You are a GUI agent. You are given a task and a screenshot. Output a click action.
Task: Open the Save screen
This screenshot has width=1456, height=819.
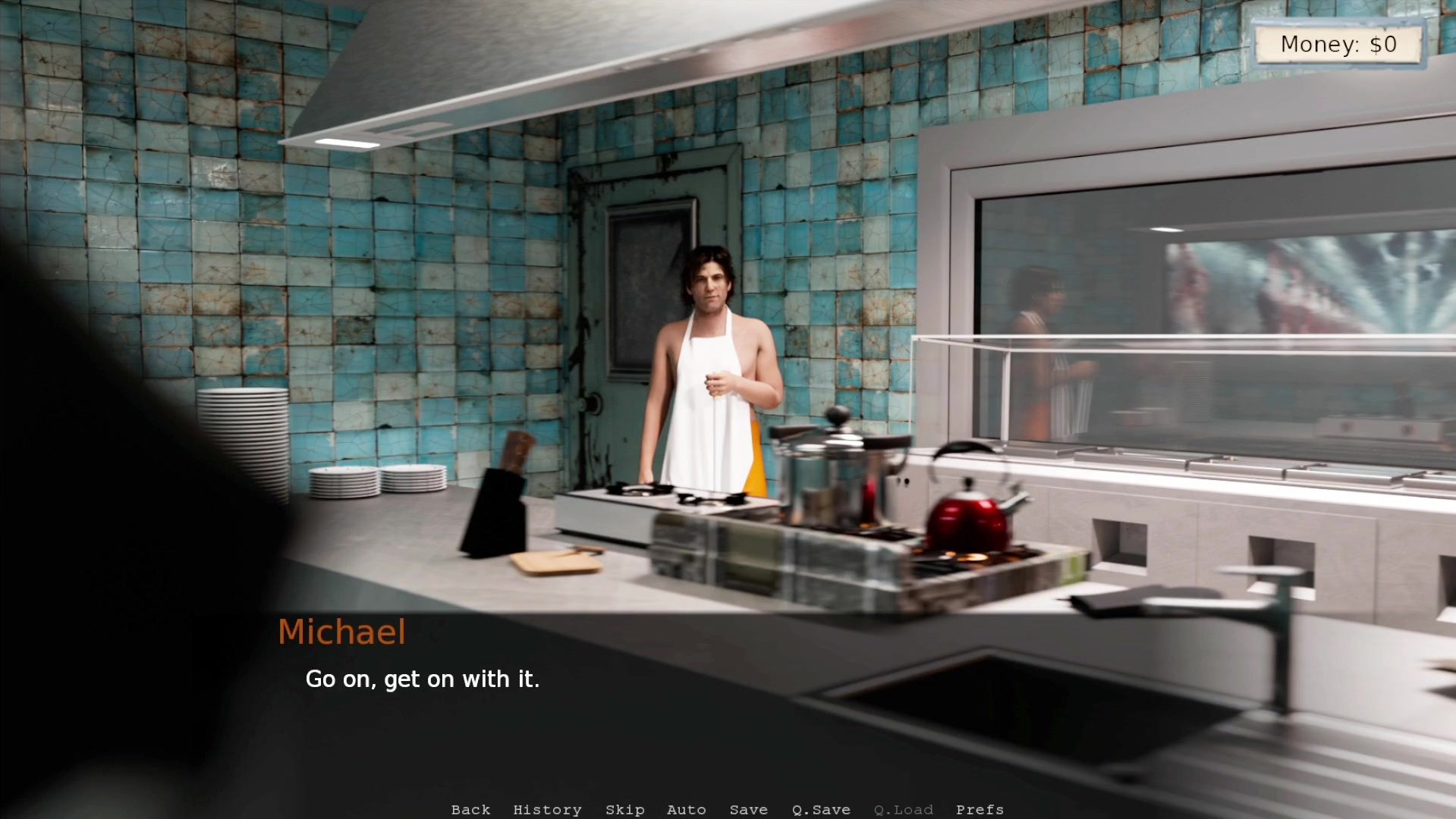point(748,810)
